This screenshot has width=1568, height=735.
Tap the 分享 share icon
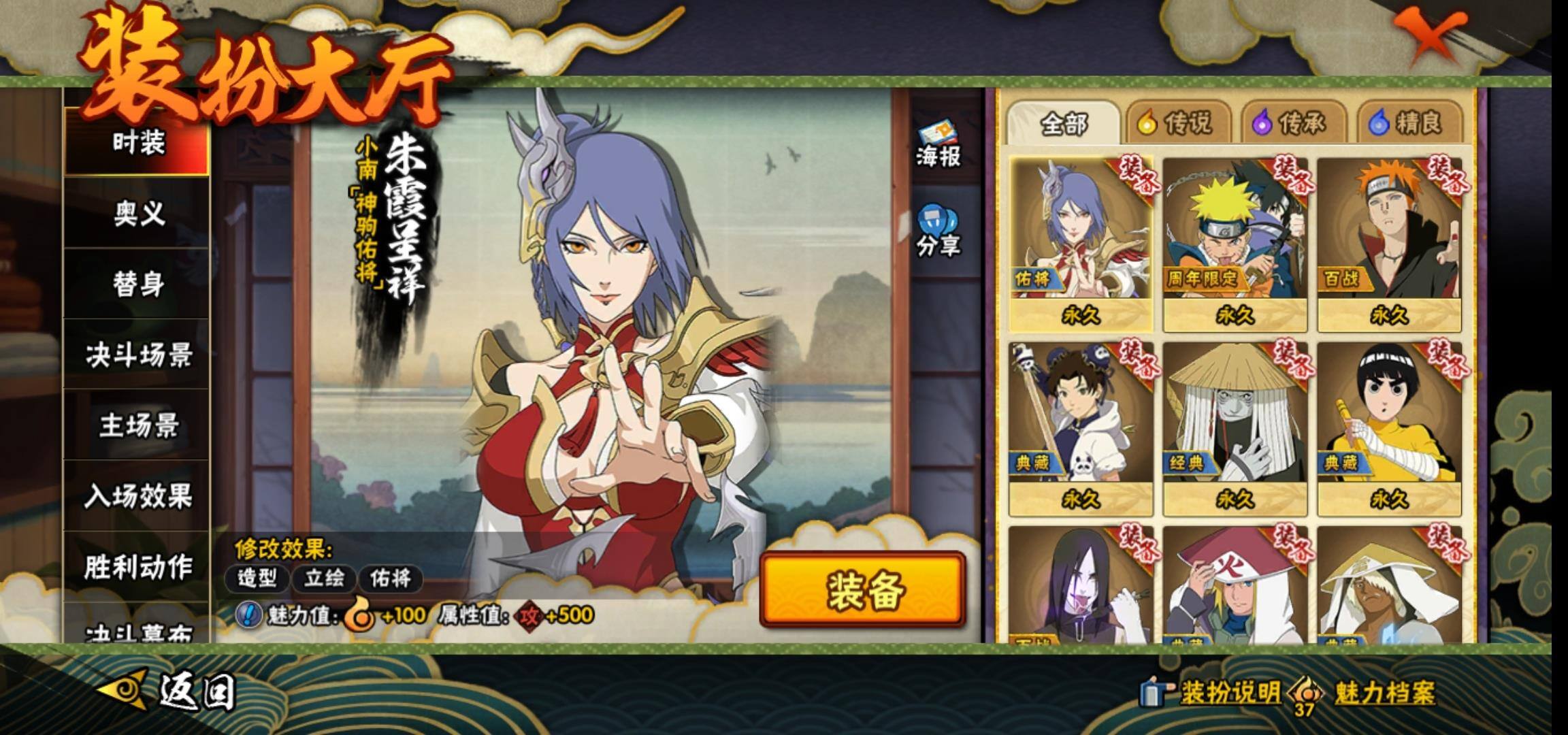(x=938, y=231)
